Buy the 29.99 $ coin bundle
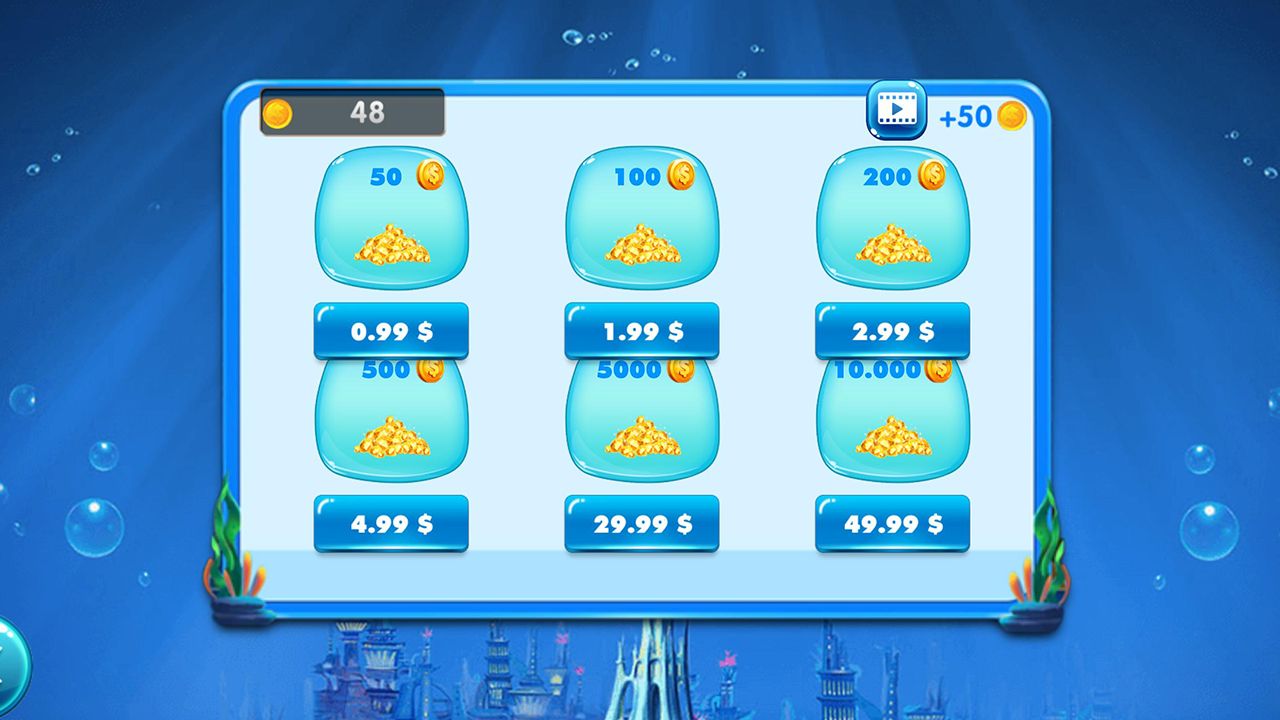The image size is (1280, 720). [642, 523]
